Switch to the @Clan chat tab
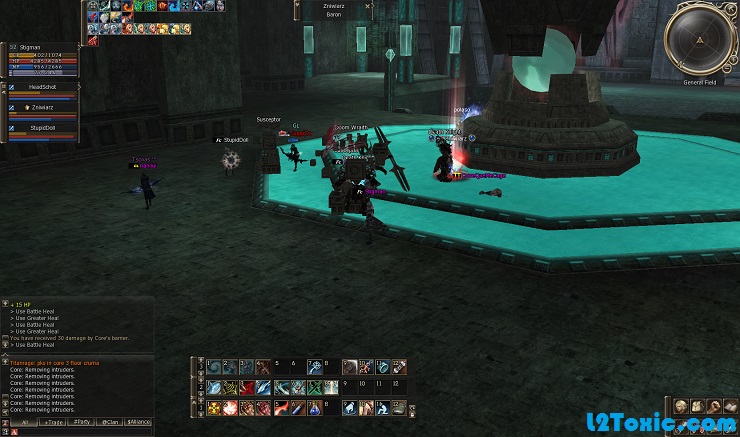 110,423
